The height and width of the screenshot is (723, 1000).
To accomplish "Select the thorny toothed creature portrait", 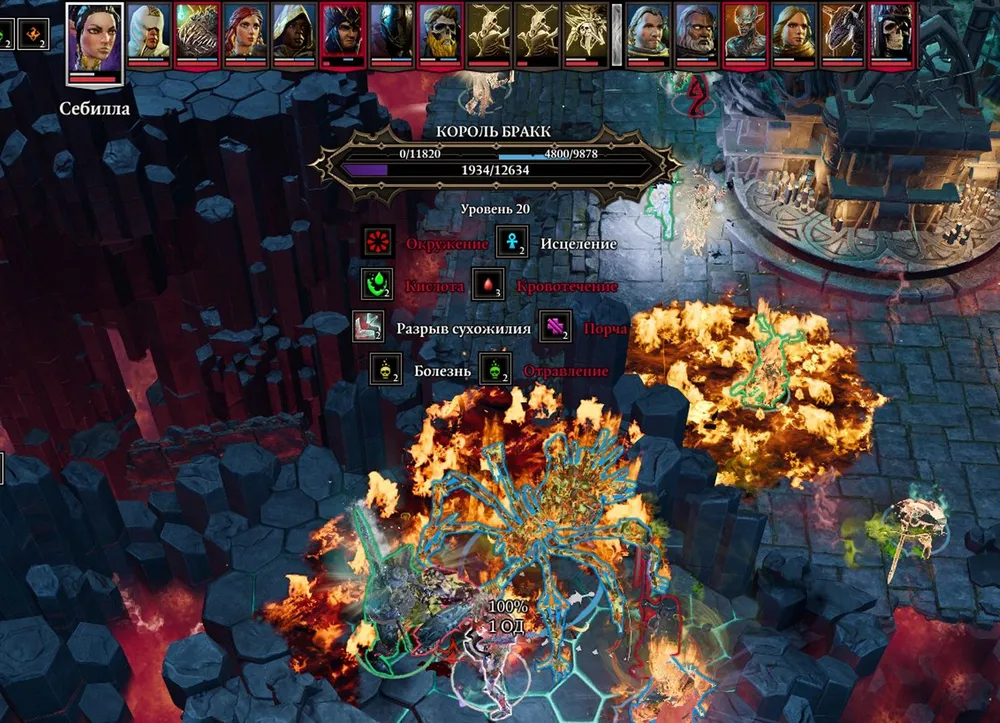I will [x=198, y=32].
